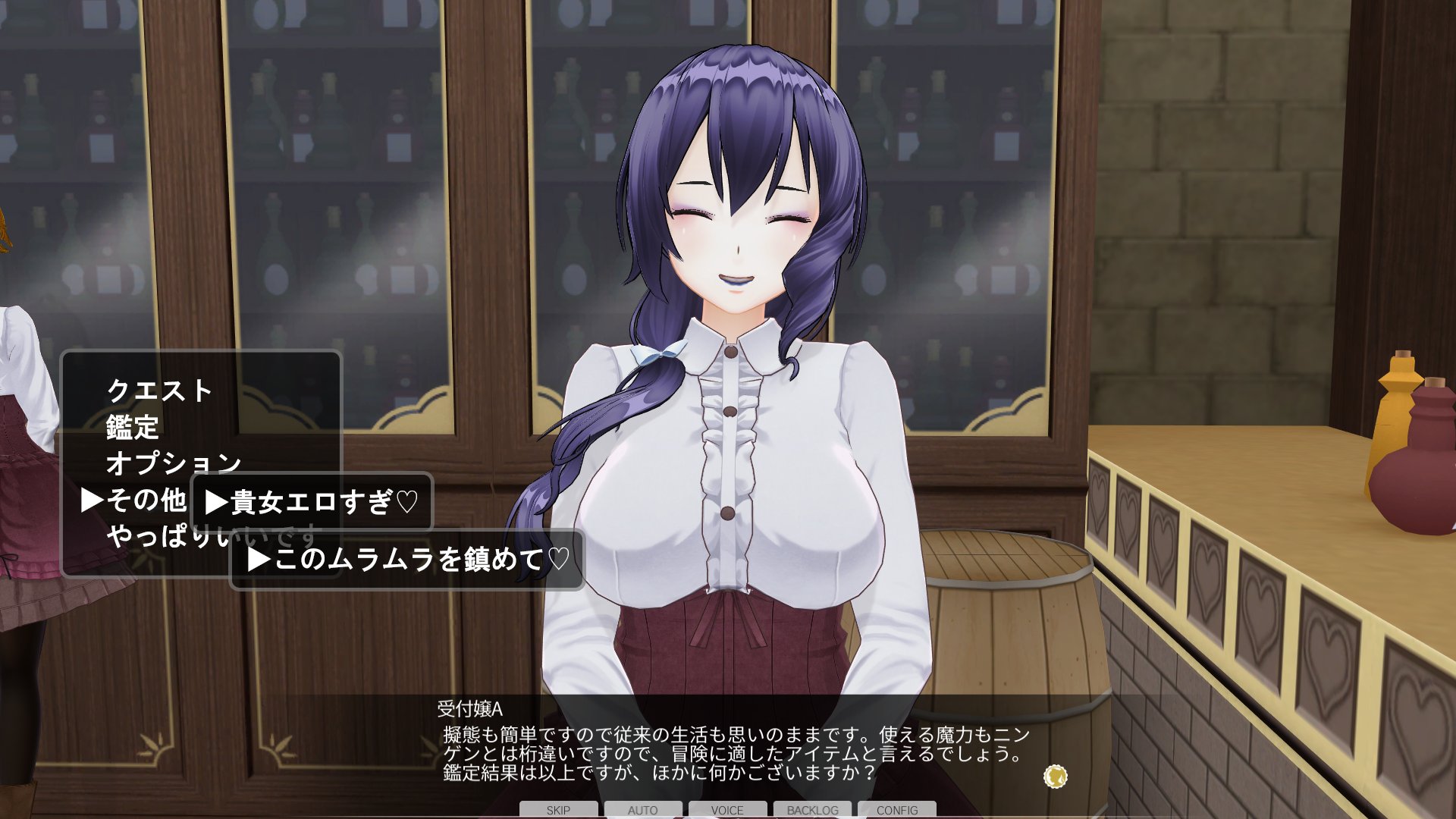Toggle AUTO text advance

pos(642,810)
